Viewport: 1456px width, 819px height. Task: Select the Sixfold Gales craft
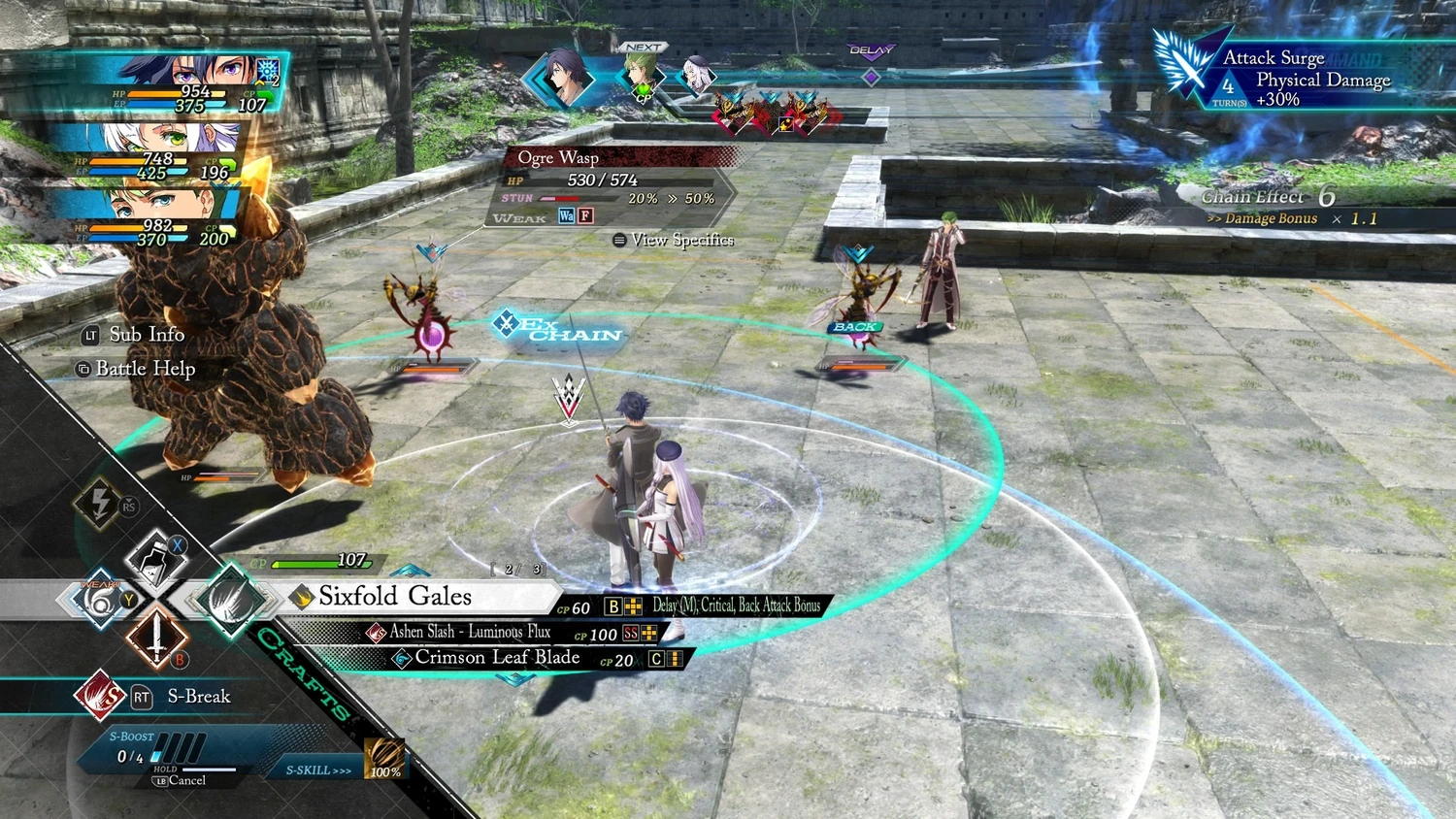[395, 597]
